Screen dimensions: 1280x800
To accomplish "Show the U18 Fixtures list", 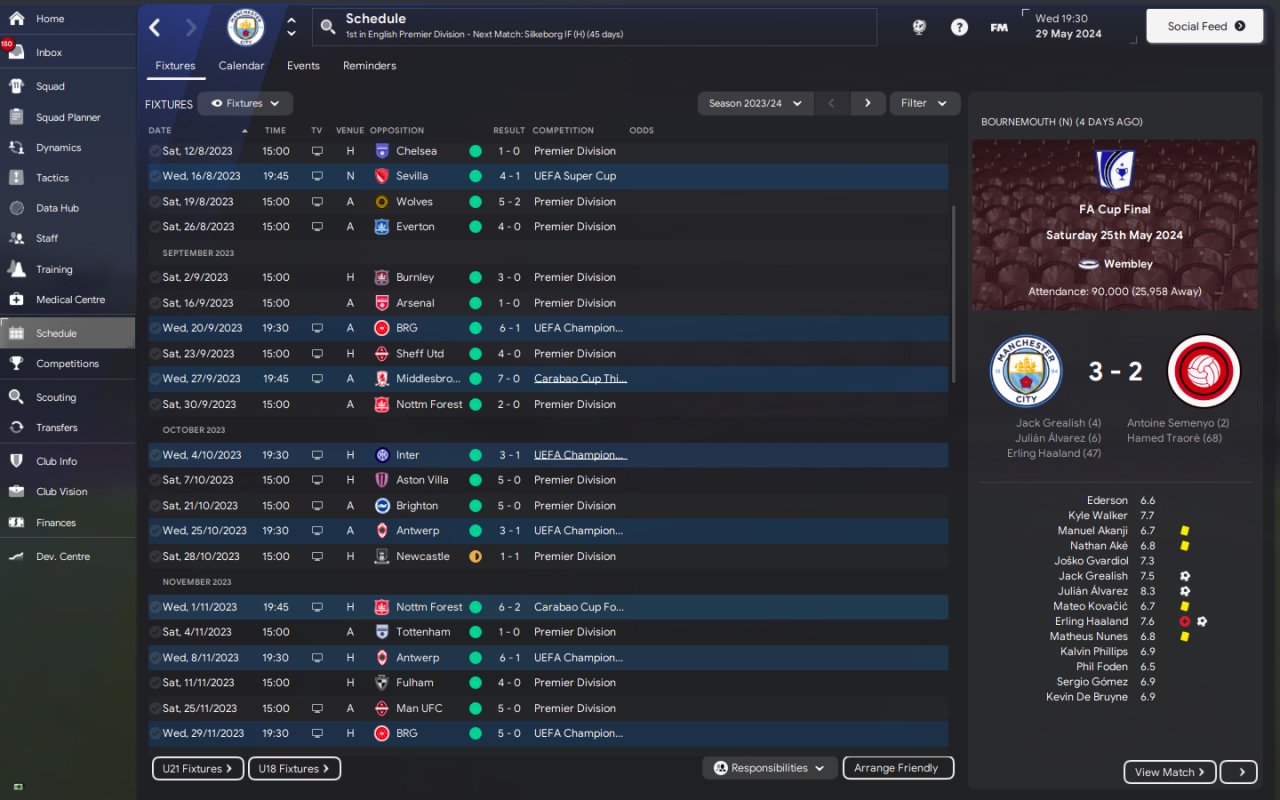I will 294,769.
